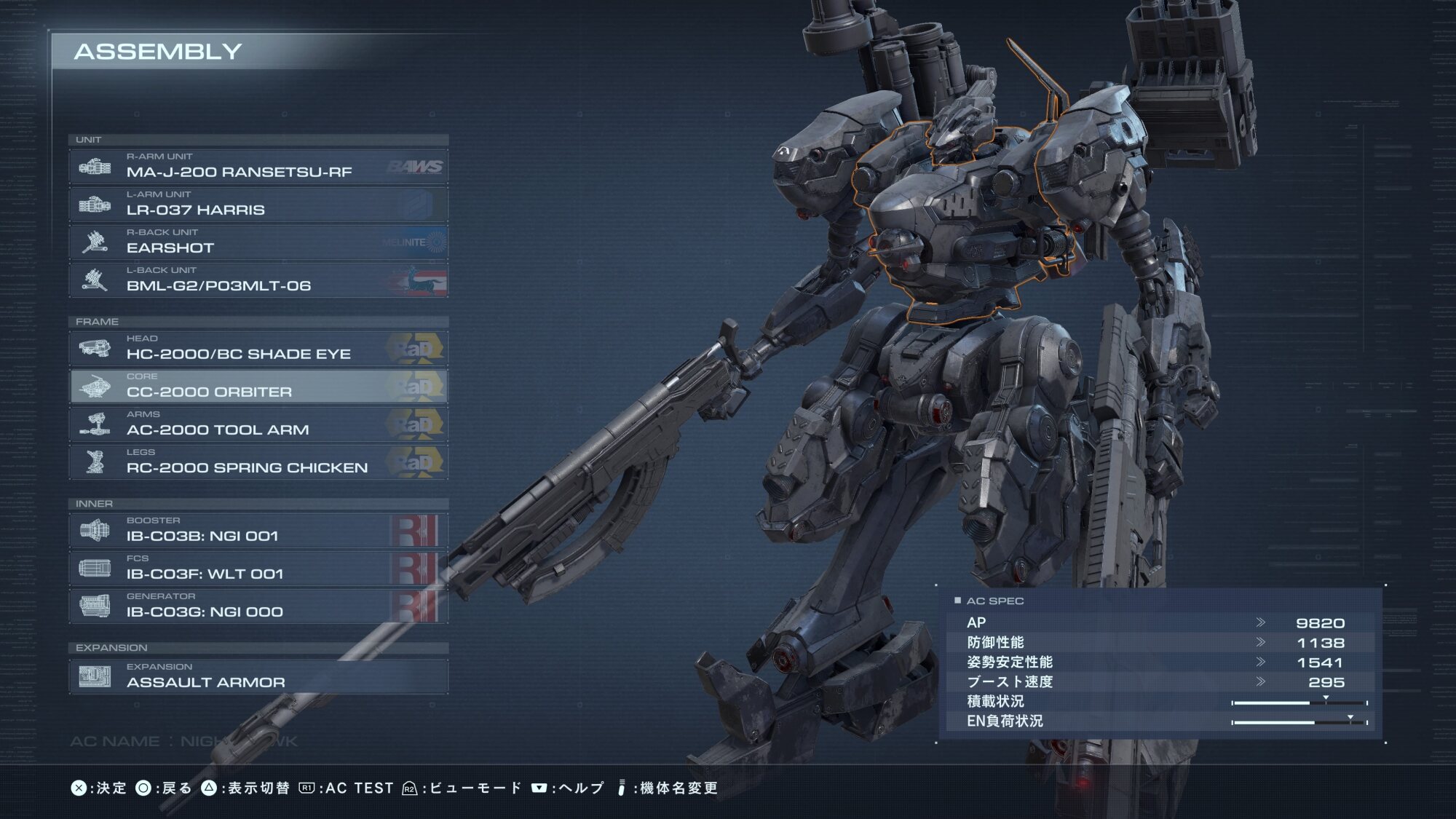The image size is (1456, 819).
Task: Select the CC-2000 ORBITER core part
Action: (258, 387)
